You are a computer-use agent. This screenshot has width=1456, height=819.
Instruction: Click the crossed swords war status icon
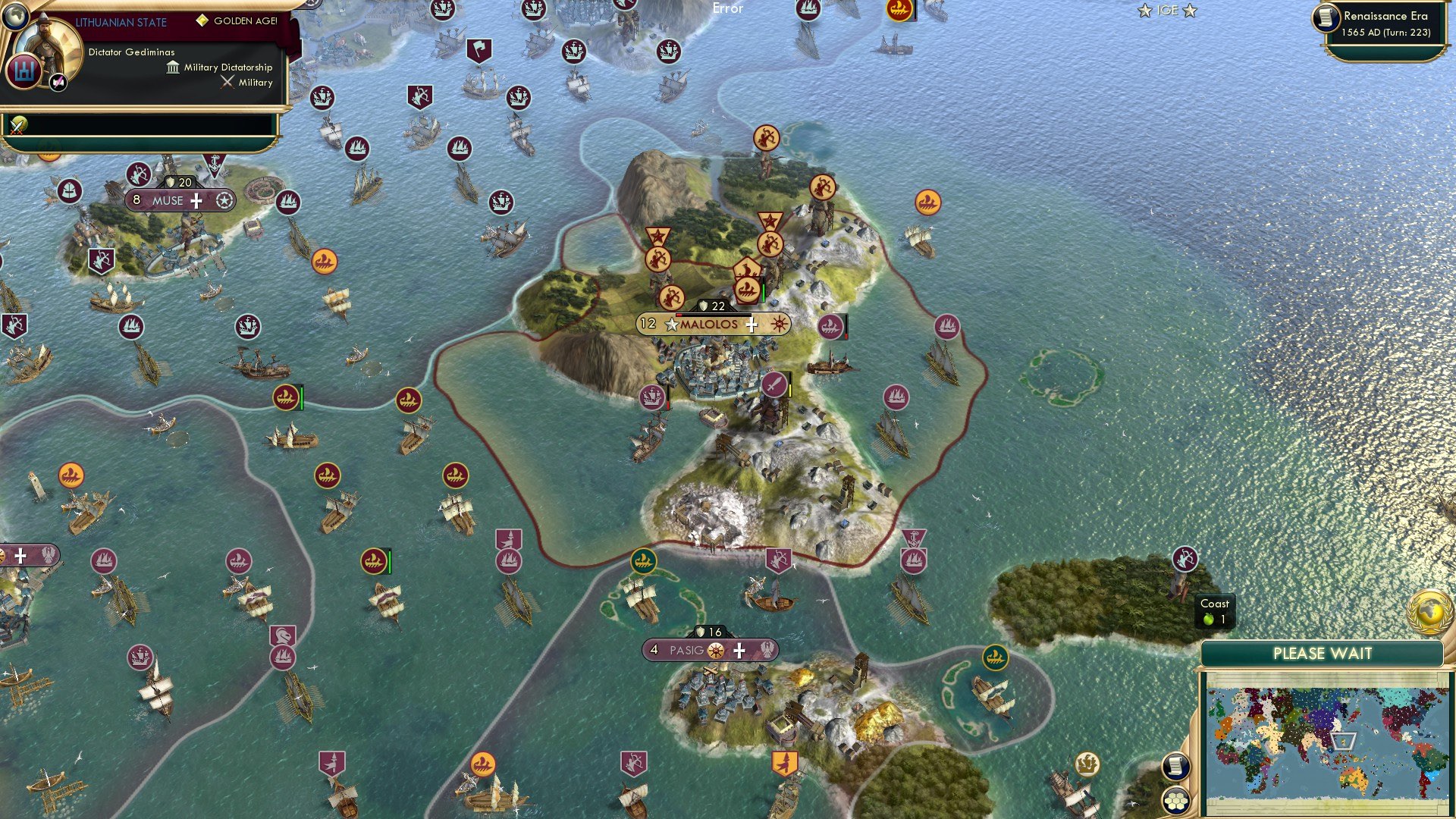[18, 125]
